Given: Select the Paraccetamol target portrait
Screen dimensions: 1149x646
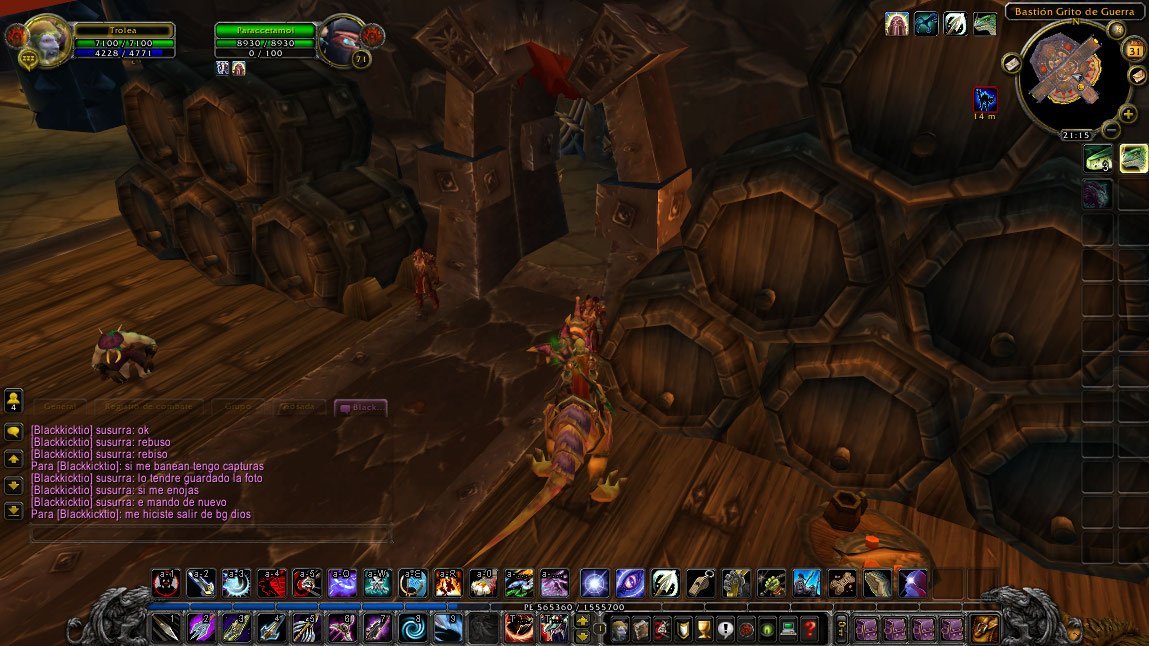Looking at the screenshot, I should click(343, 39).
